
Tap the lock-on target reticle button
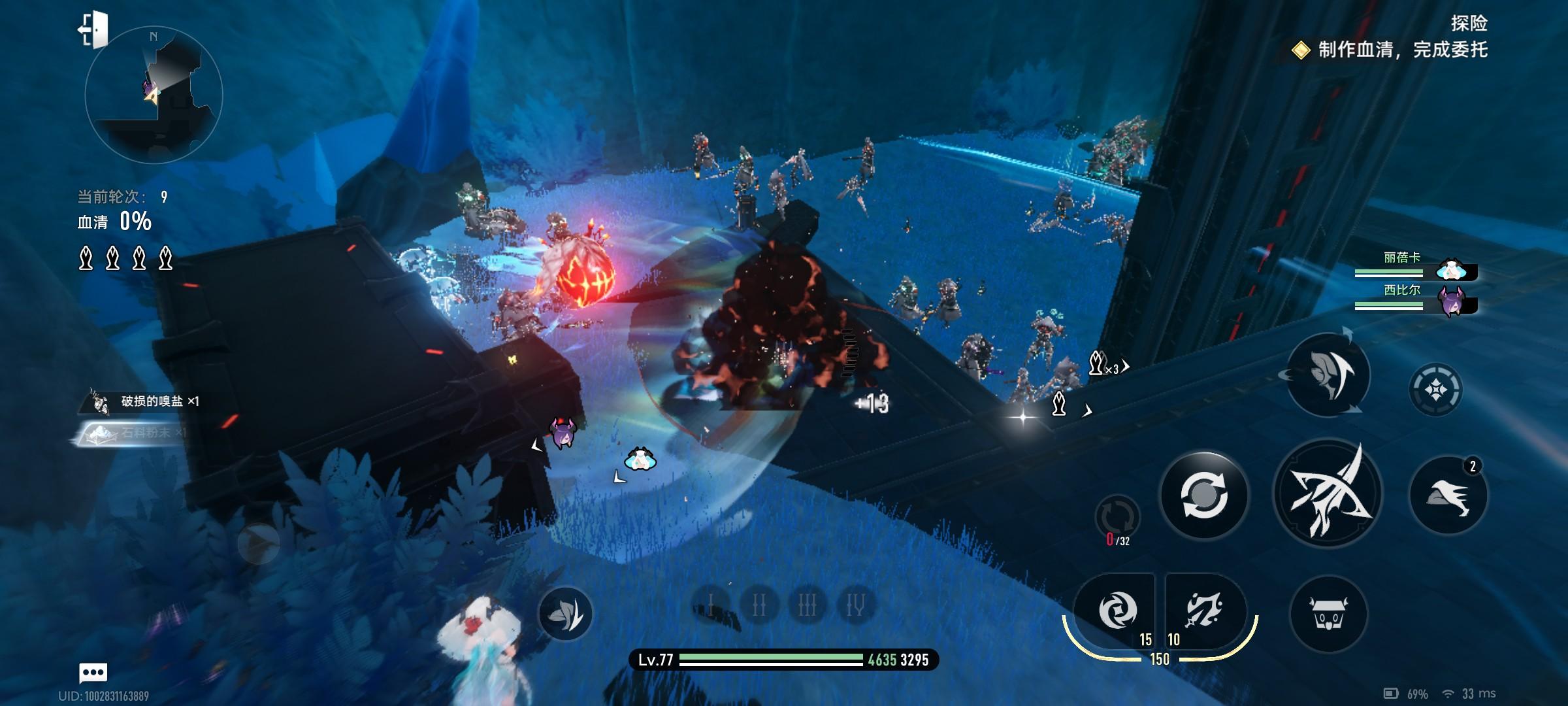(1435, 390)
